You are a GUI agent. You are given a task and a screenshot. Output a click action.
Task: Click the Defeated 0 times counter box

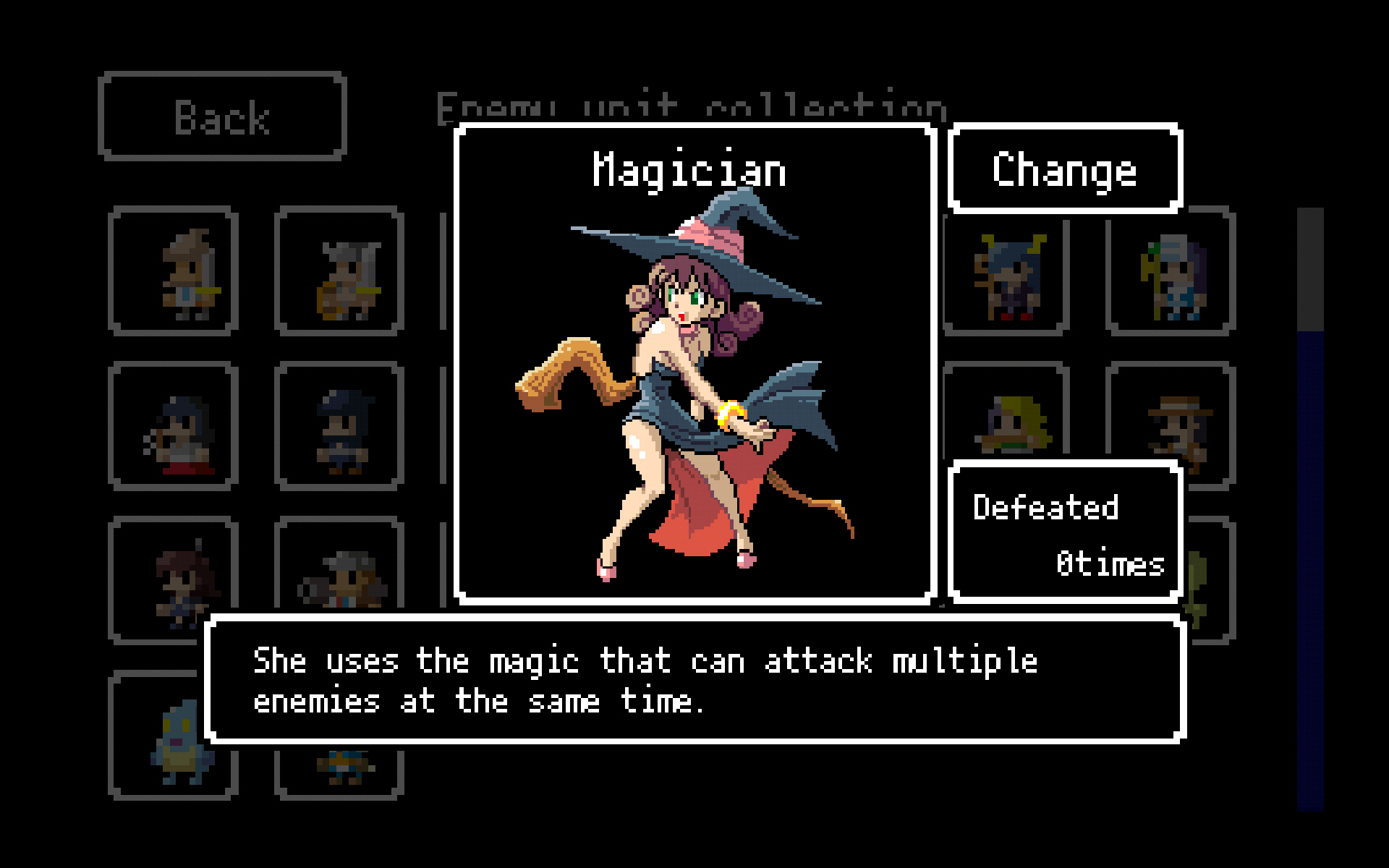point(1065,533)
